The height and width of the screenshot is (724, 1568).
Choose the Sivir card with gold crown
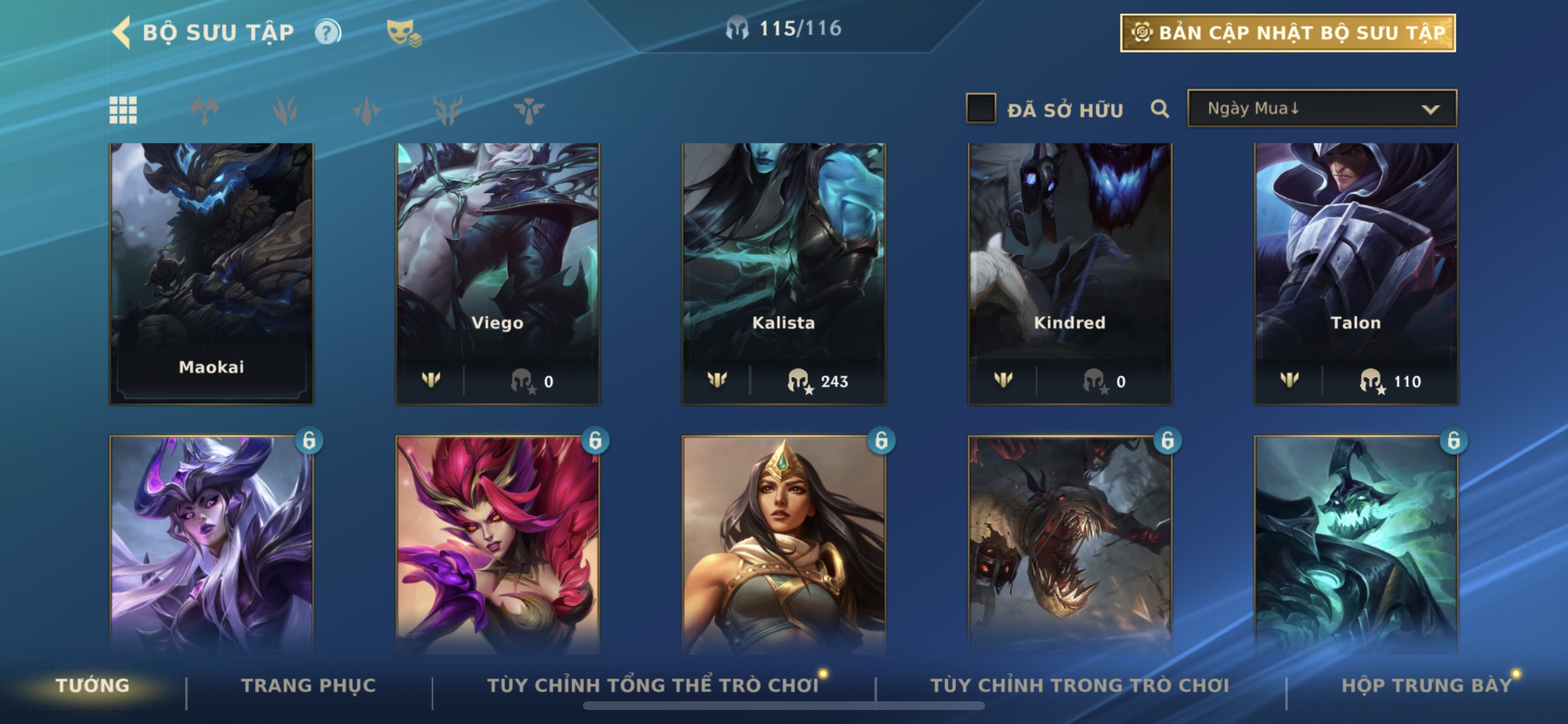pos(783,544)
